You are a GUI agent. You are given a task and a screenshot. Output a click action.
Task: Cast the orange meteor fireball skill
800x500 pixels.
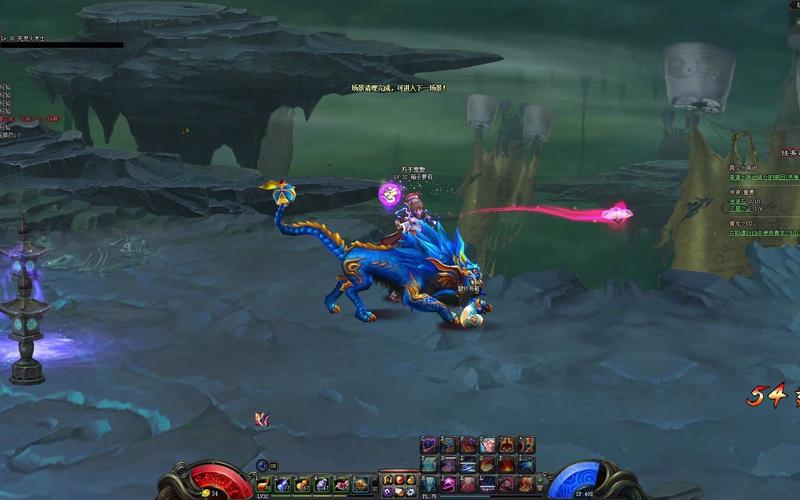coord(487,465)
